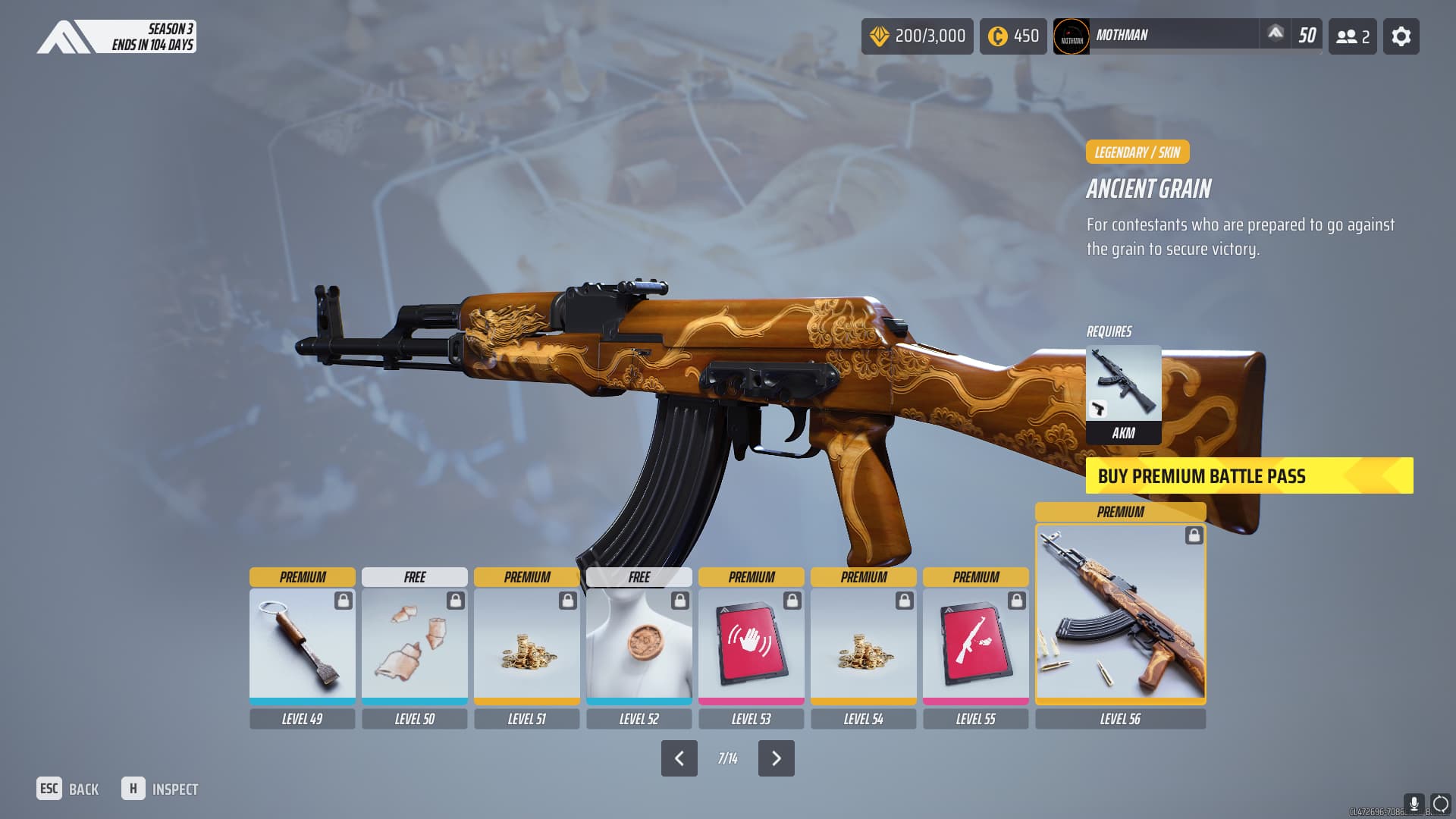The height and width of the screenshot is (819, 1456).
Task: Go to previous battle pass page
Action: click(679, 758)
